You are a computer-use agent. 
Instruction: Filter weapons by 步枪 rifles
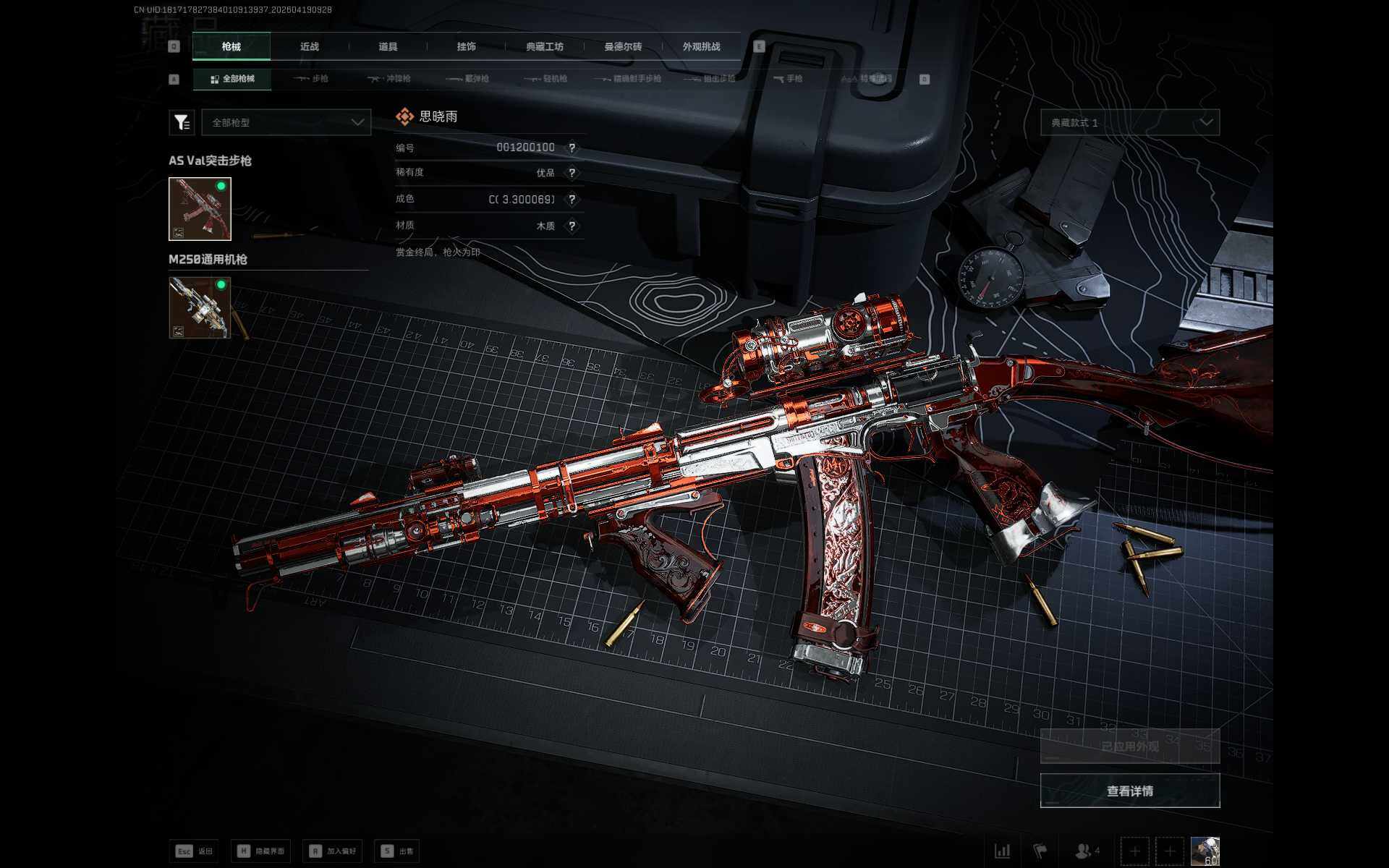(x=311, y=79)
